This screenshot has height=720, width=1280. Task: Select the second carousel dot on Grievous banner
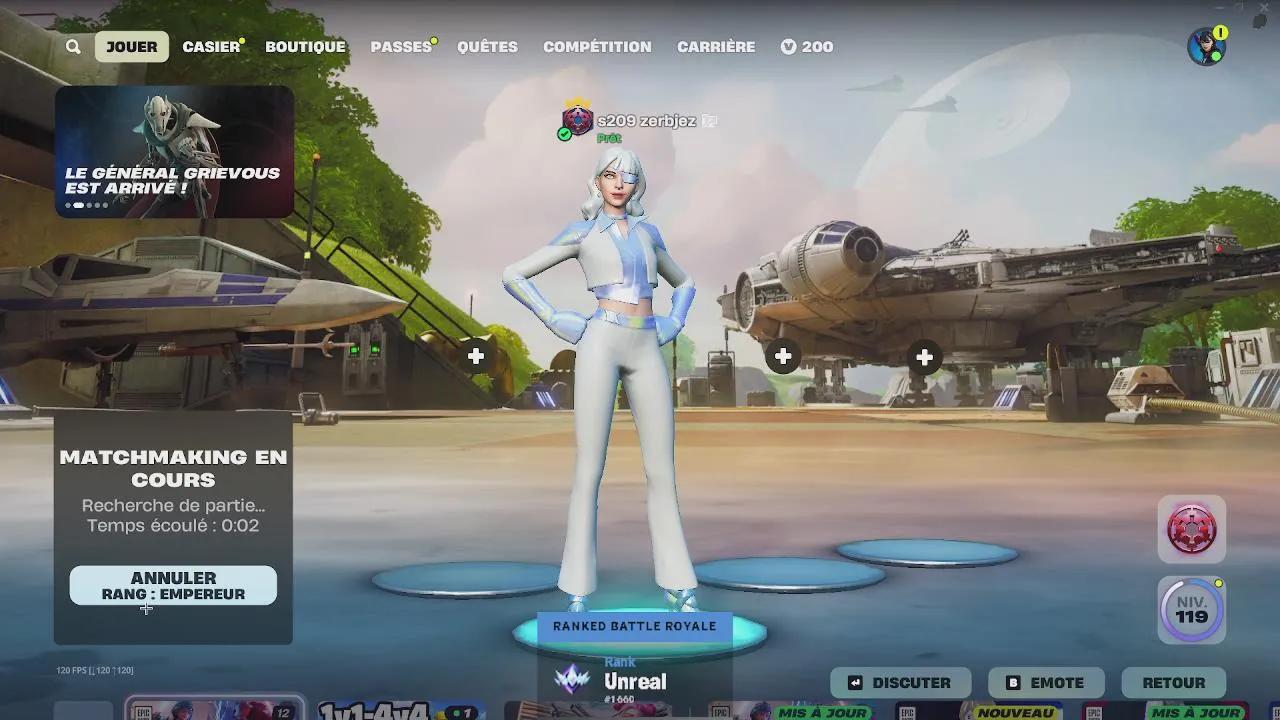pos(78,203)
